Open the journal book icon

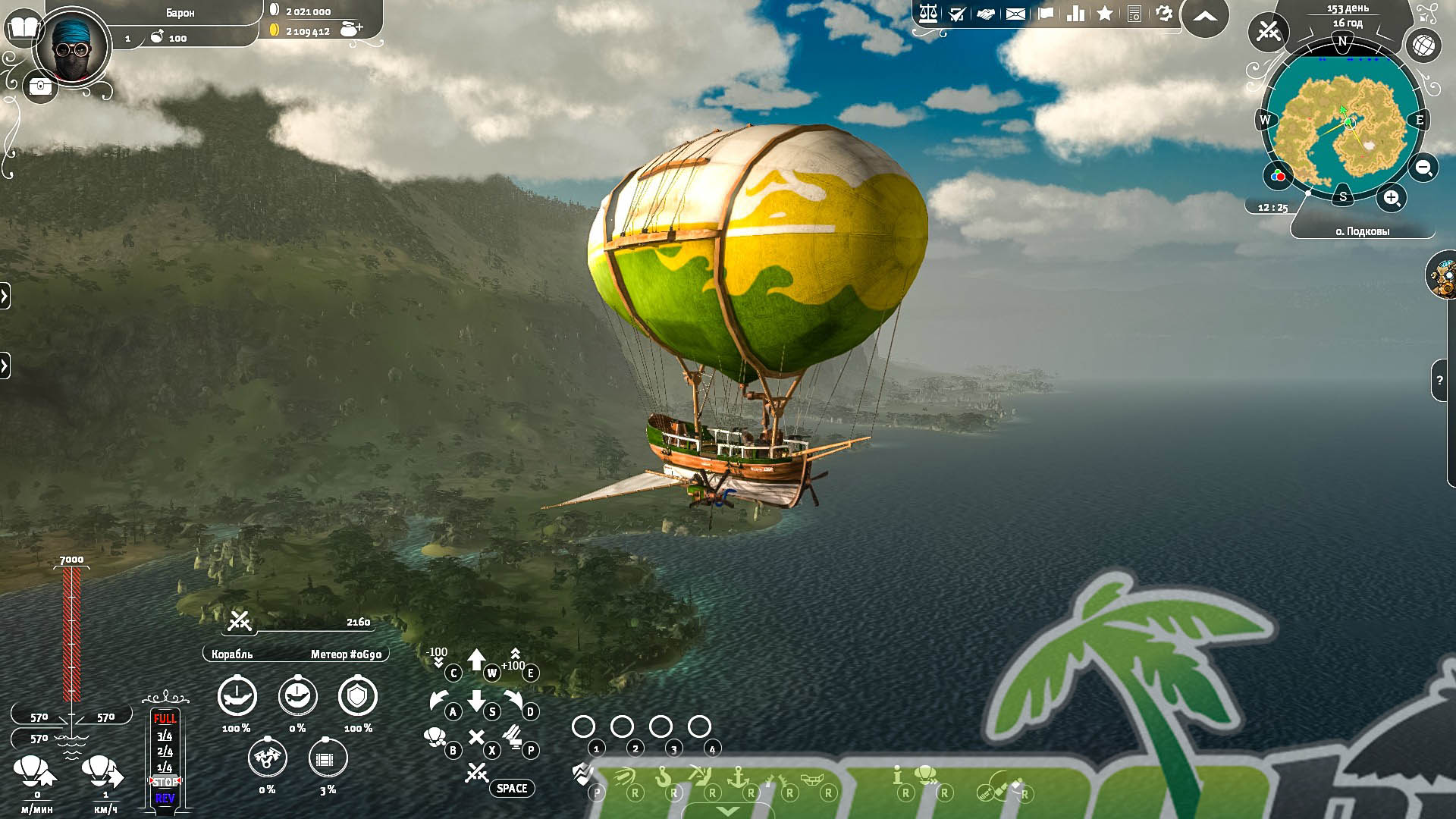[24, 29]
